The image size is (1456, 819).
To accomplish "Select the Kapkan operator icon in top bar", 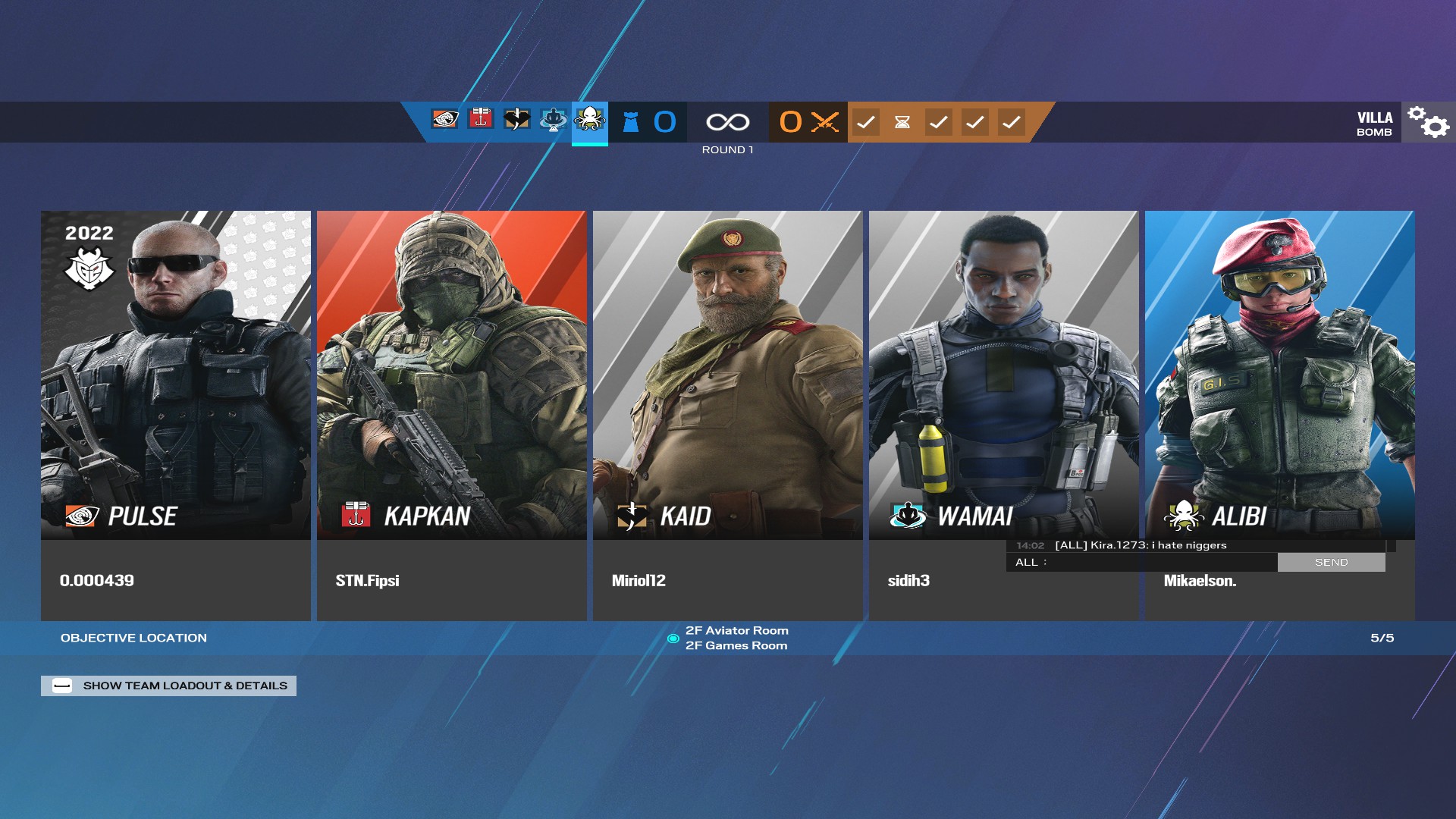I will pos(480,121).
